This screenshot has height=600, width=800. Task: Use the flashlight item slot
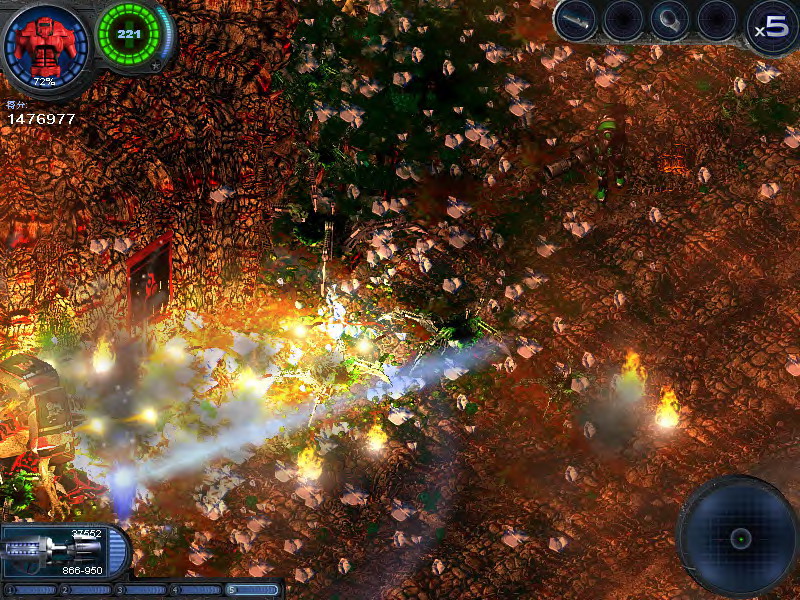577,20
